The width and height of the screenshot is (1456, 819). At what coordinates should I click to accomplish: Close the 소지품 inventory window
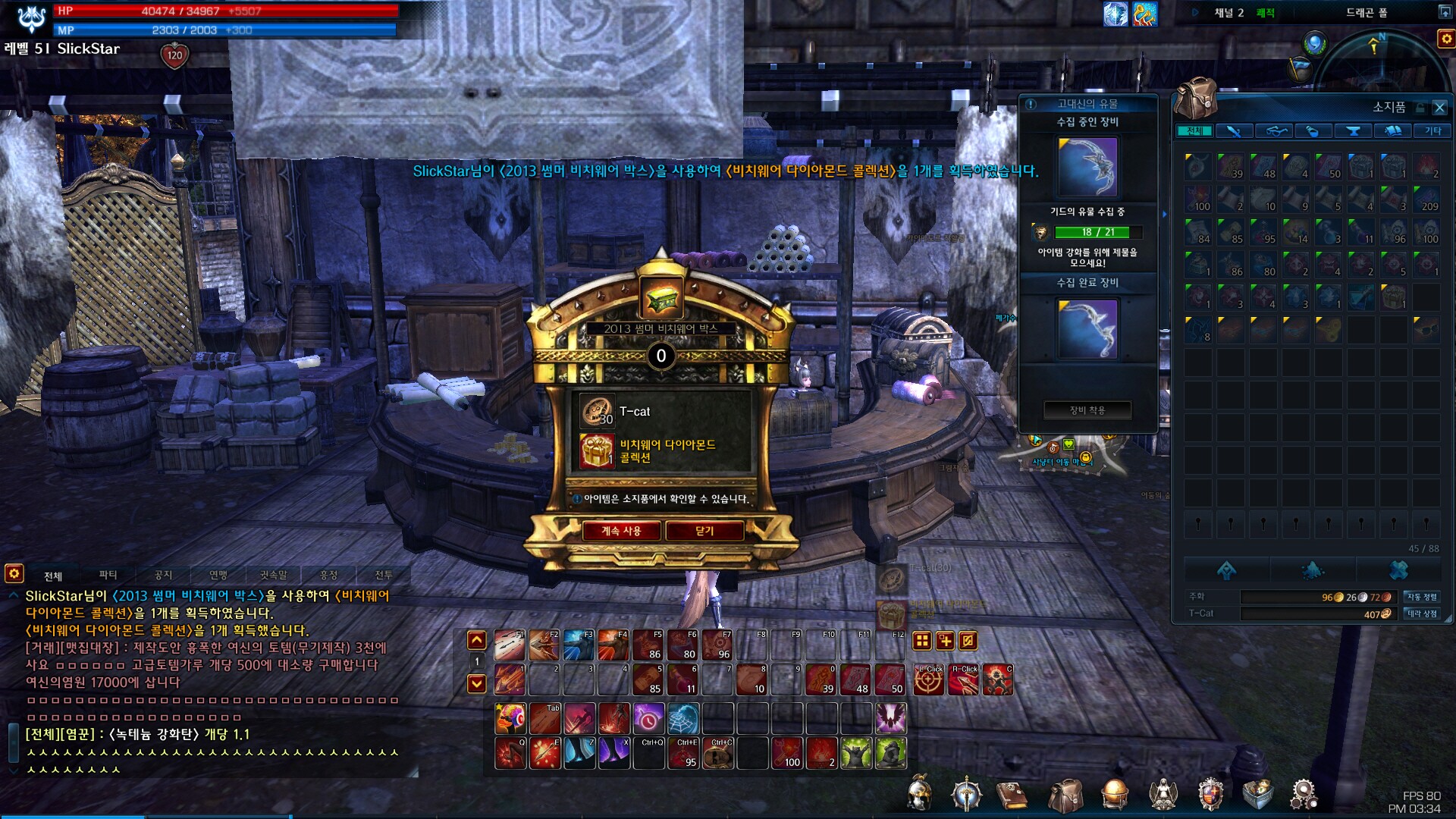1439,108
